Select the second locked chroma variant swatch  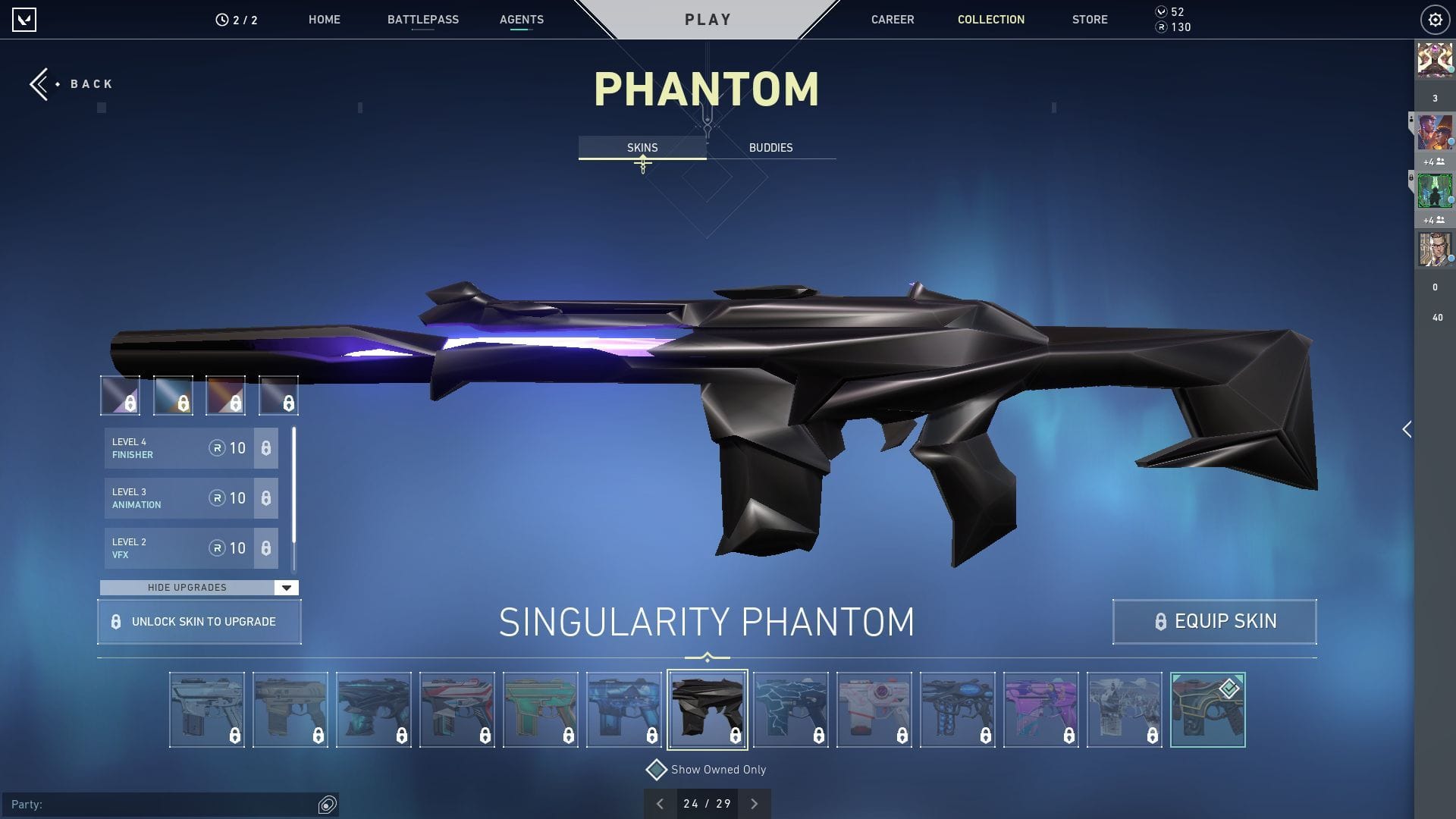pos(173,396)
